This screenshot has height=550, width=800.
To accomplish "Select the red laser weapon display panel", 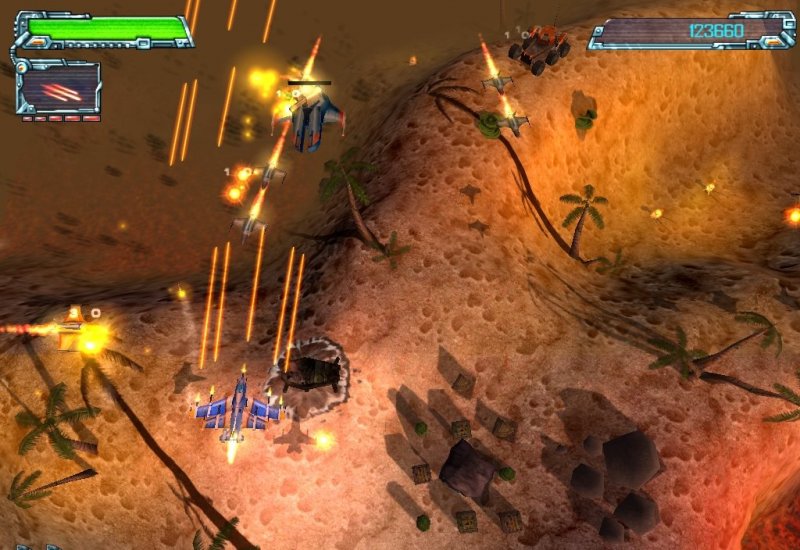I will tap(59, 90).
